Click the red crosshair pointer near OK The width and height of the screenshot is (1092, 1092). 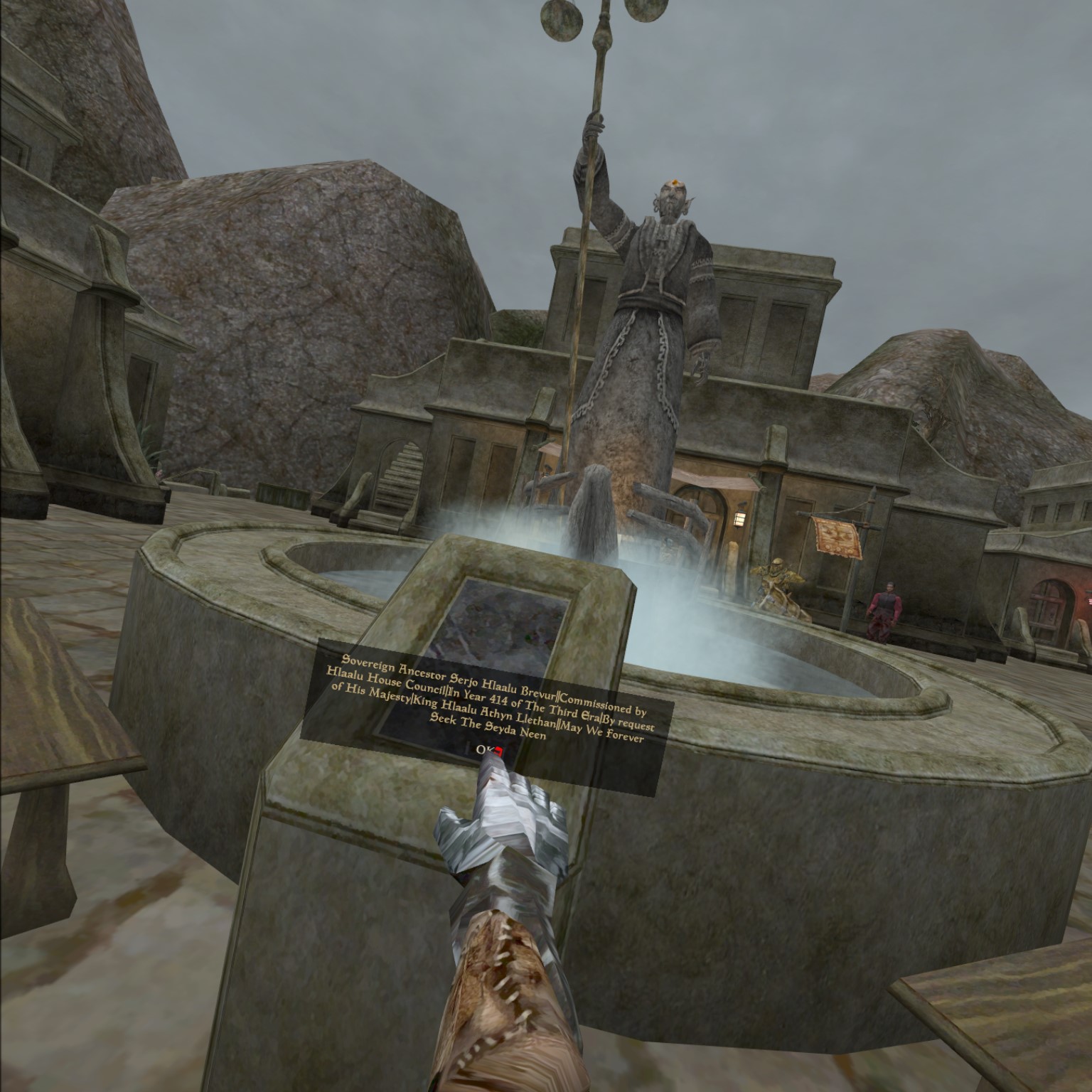(500, 751)
